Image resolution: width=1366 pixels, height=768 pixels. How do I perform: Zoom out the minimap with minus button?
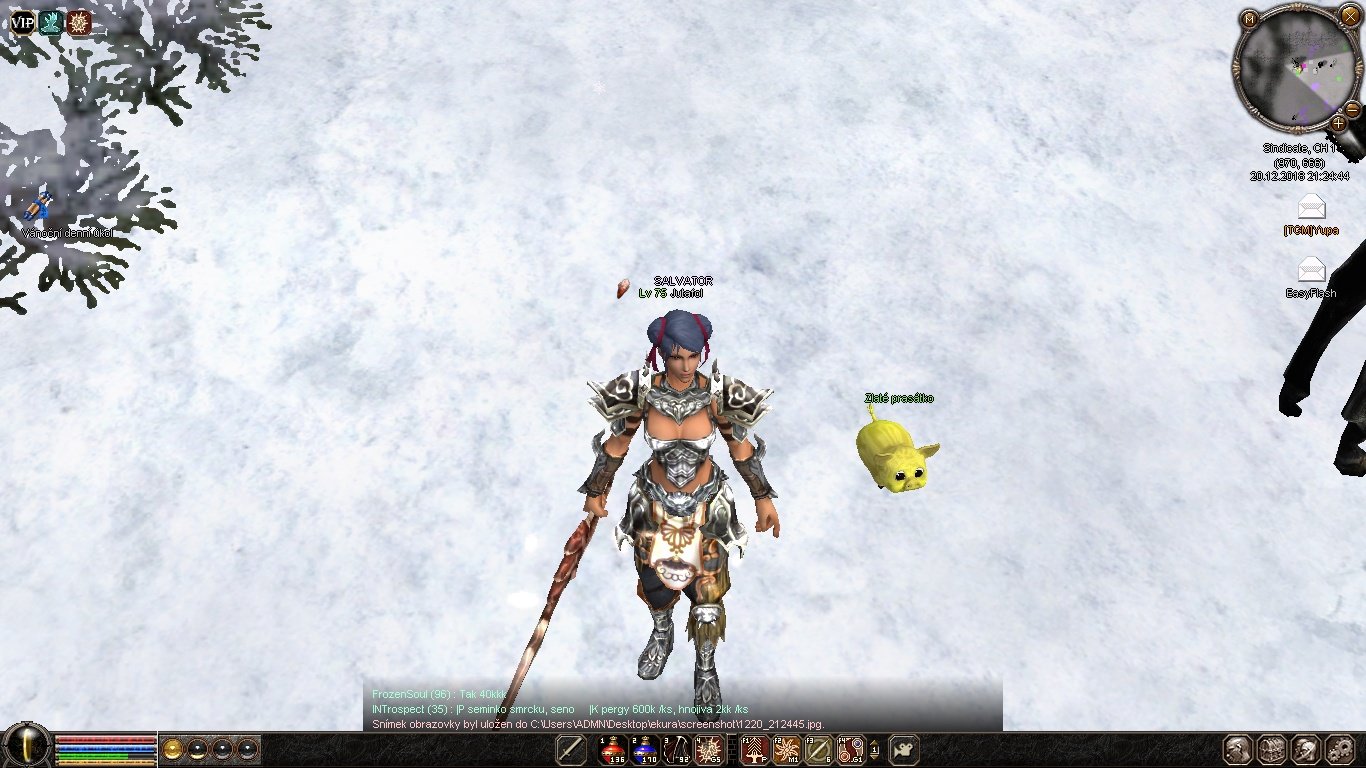click(1351, 108)
